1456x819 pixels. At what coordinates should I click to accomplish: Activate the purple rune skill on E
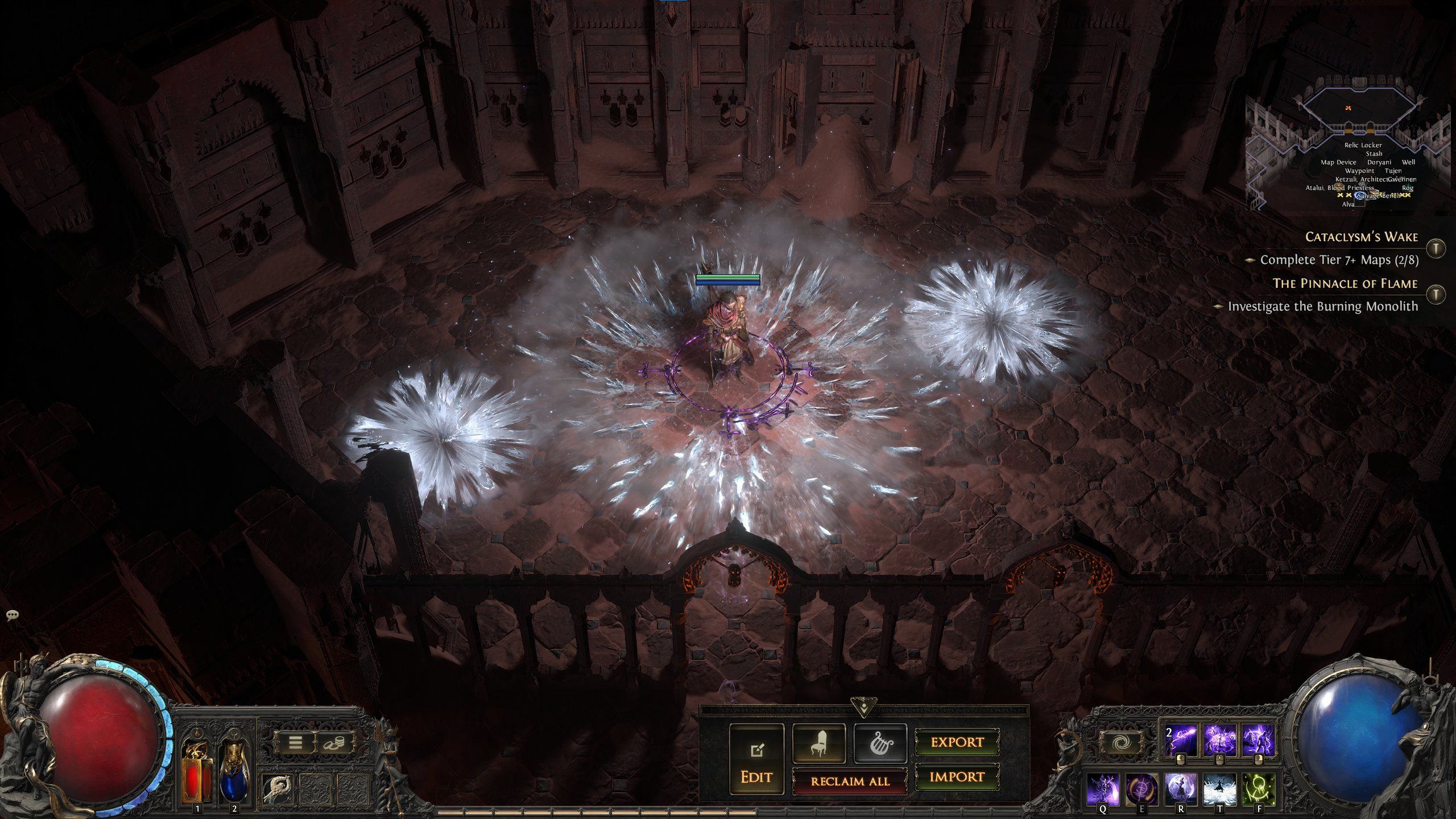click(x=1142, y=789)
